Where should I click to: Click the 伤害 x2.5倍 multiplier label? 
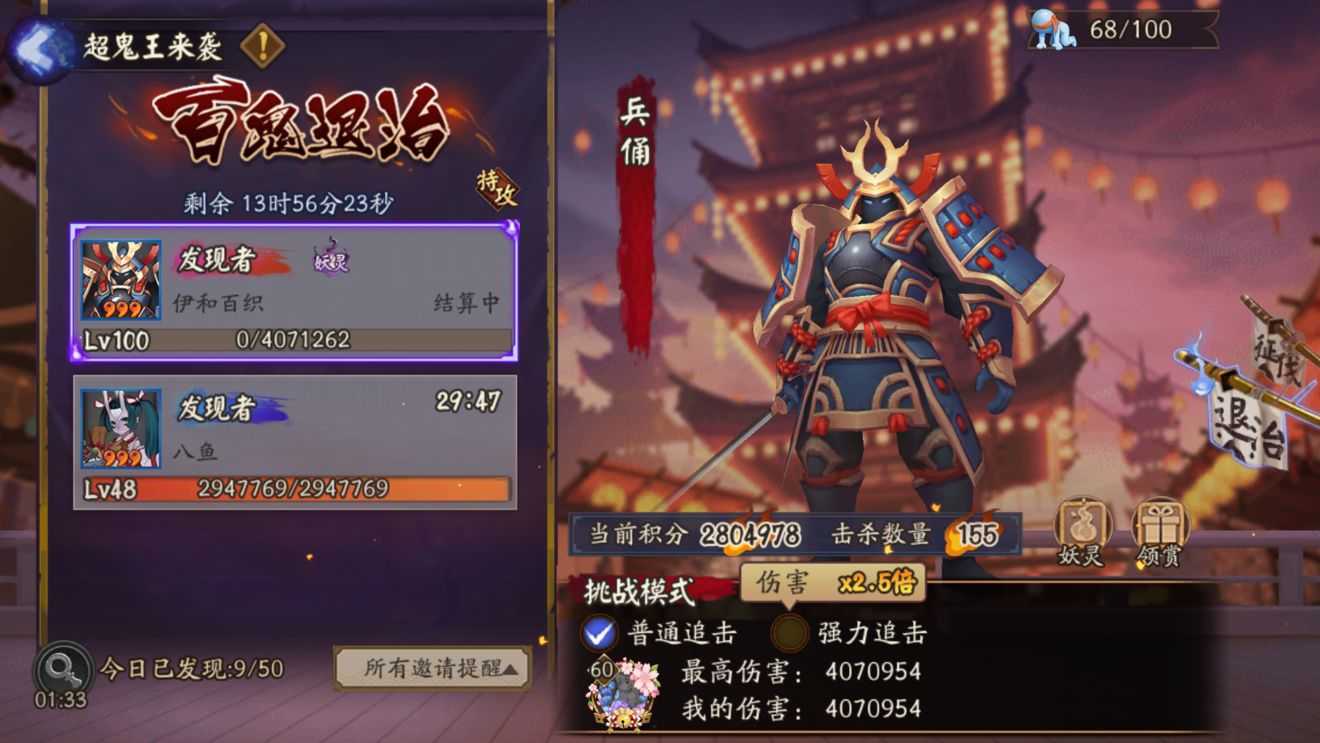[835, 582]
